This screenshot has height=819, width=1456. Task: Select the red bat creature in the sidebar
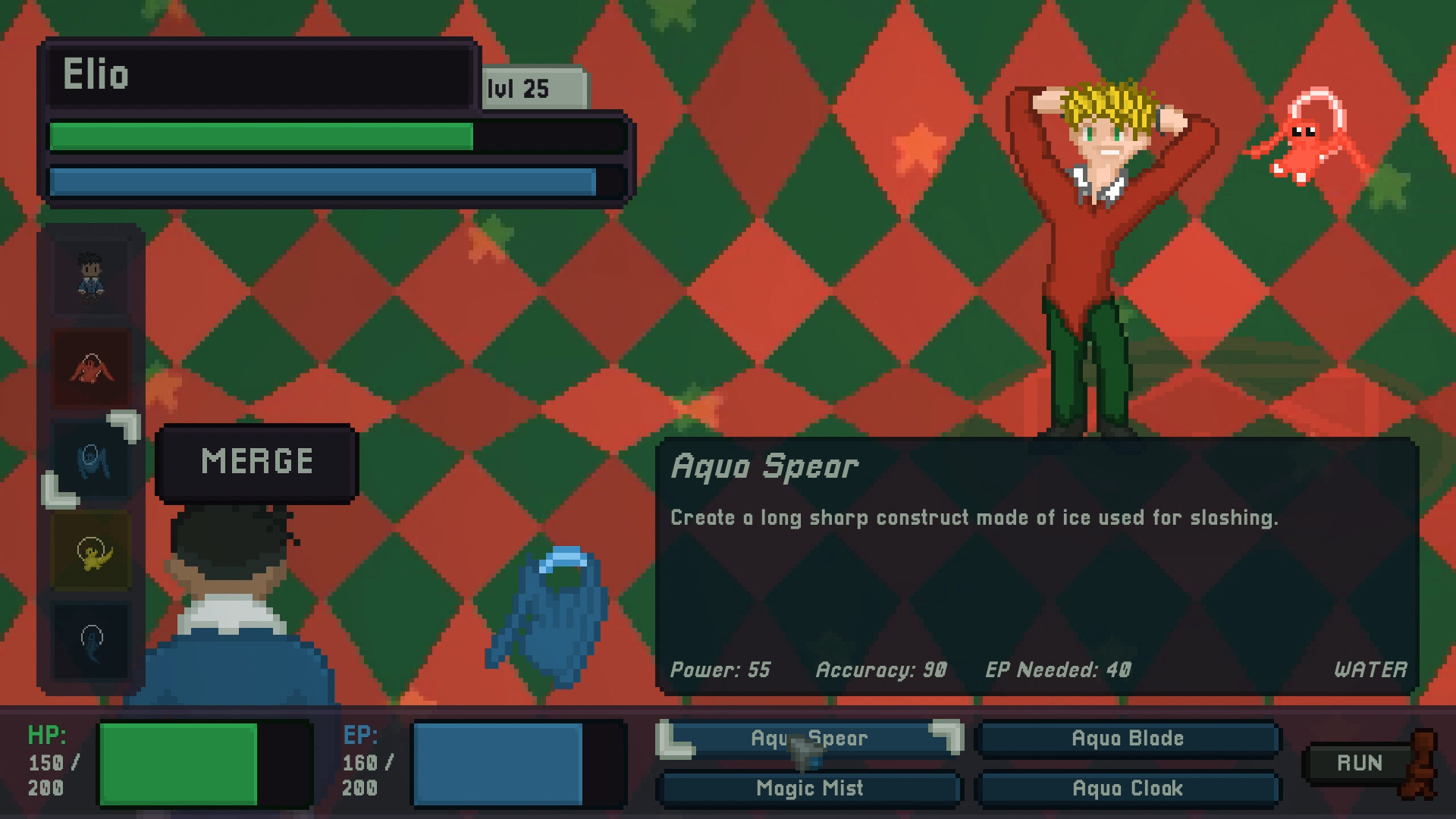(91, 366)
